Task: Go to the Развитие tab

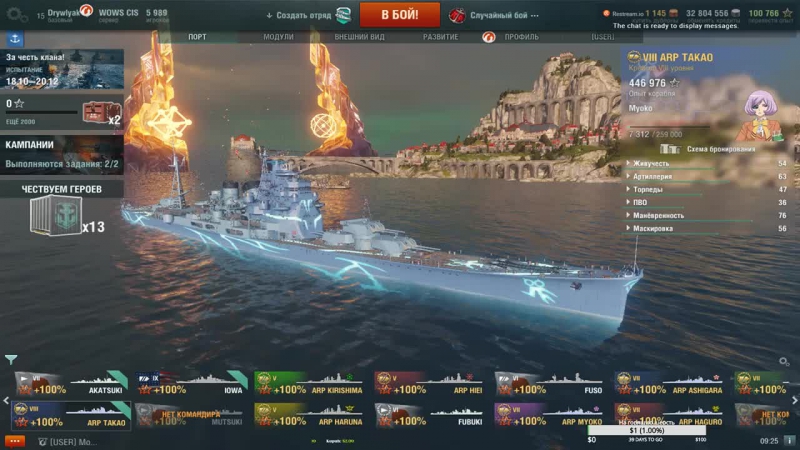Action: pos(440,37)
